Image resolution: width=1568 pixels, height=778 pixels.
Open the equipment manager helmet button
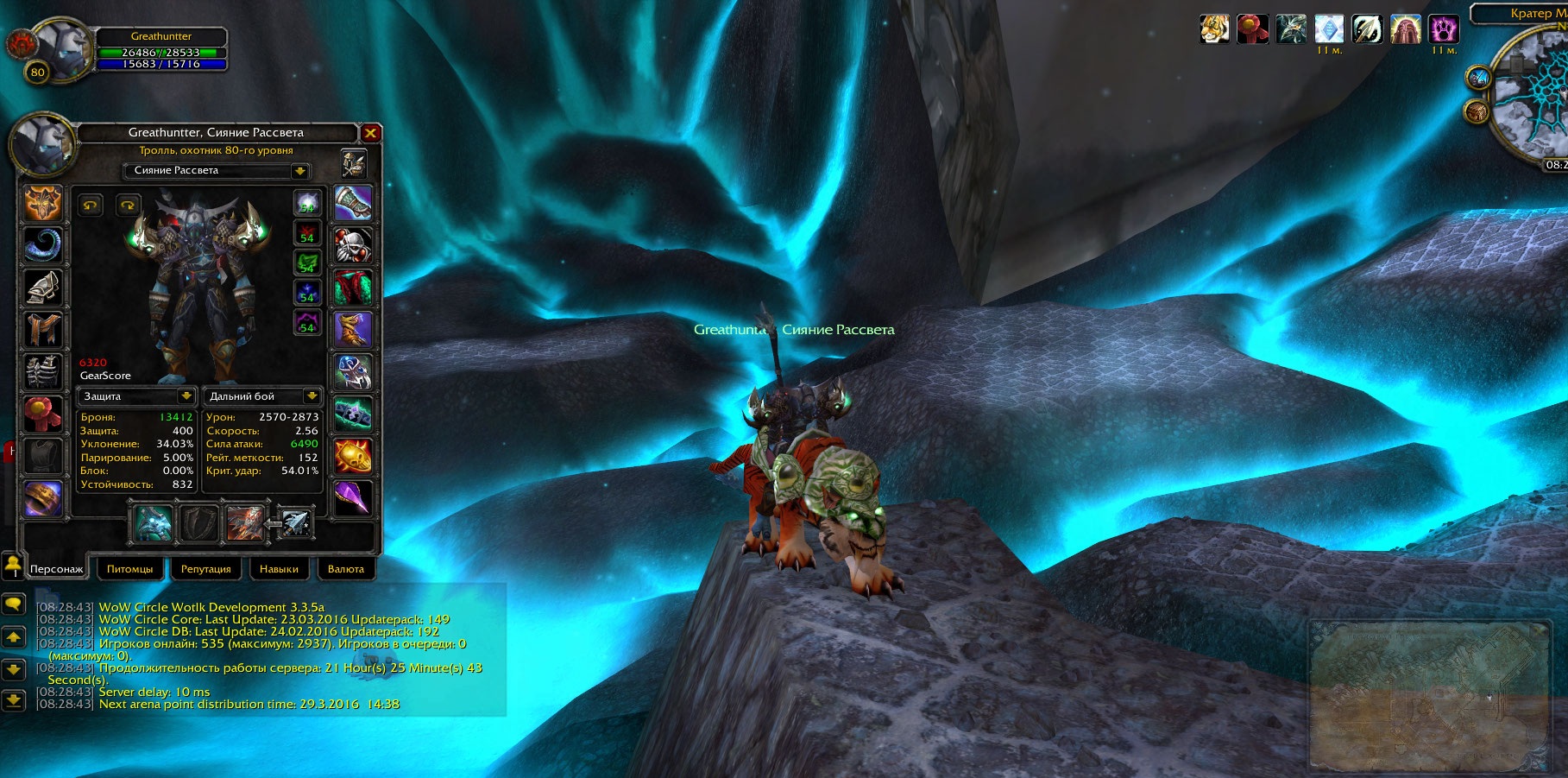pyautogui.click(x=354, y=163)
